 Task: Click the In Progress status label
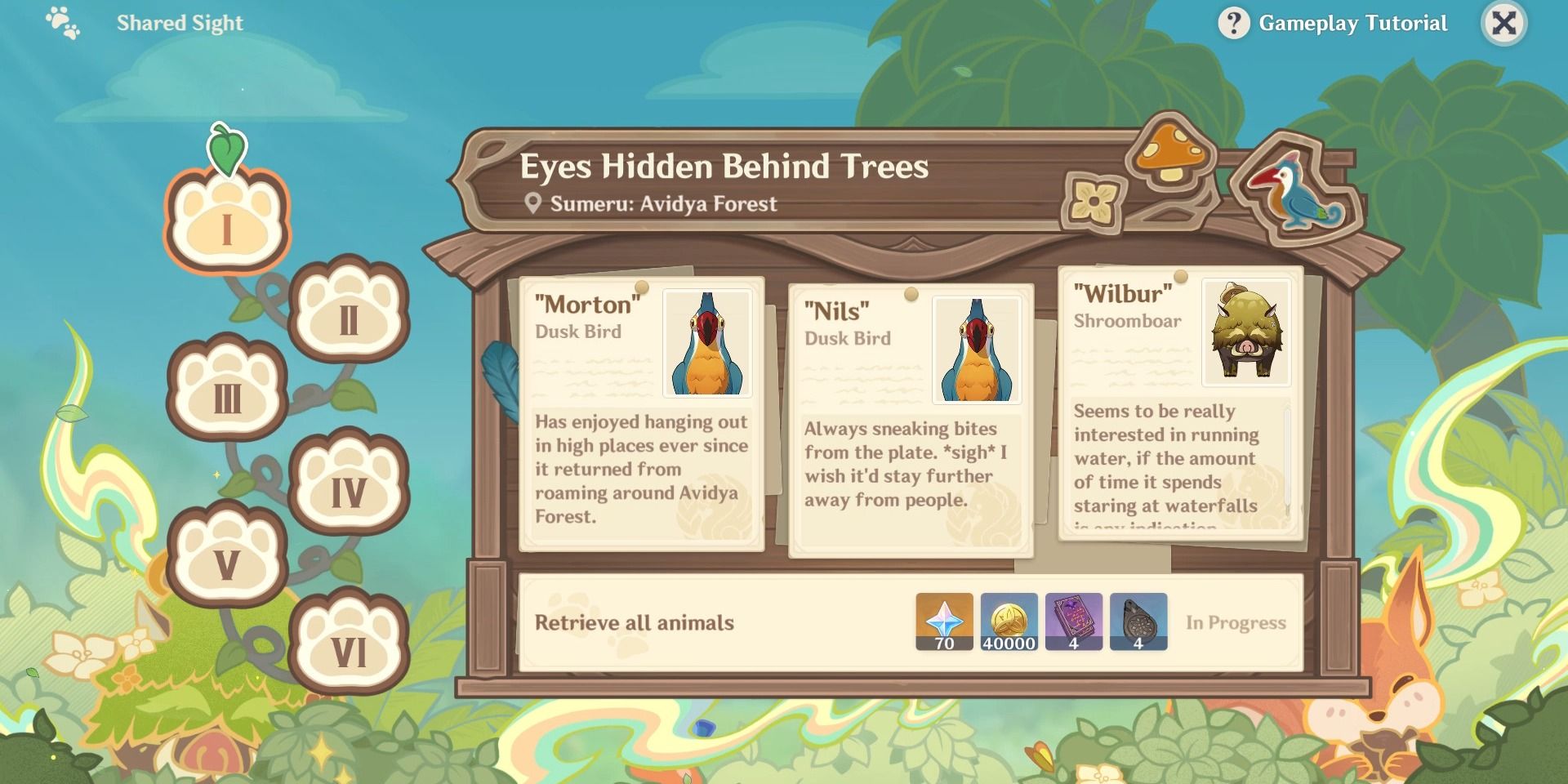[x=1236, y=622]
